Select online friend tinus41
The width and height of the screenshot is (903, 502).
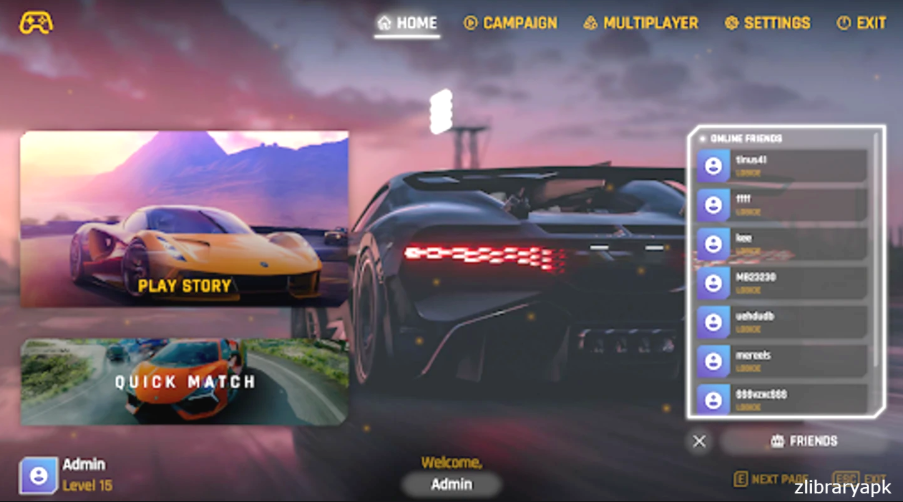(x=782, y=166)
